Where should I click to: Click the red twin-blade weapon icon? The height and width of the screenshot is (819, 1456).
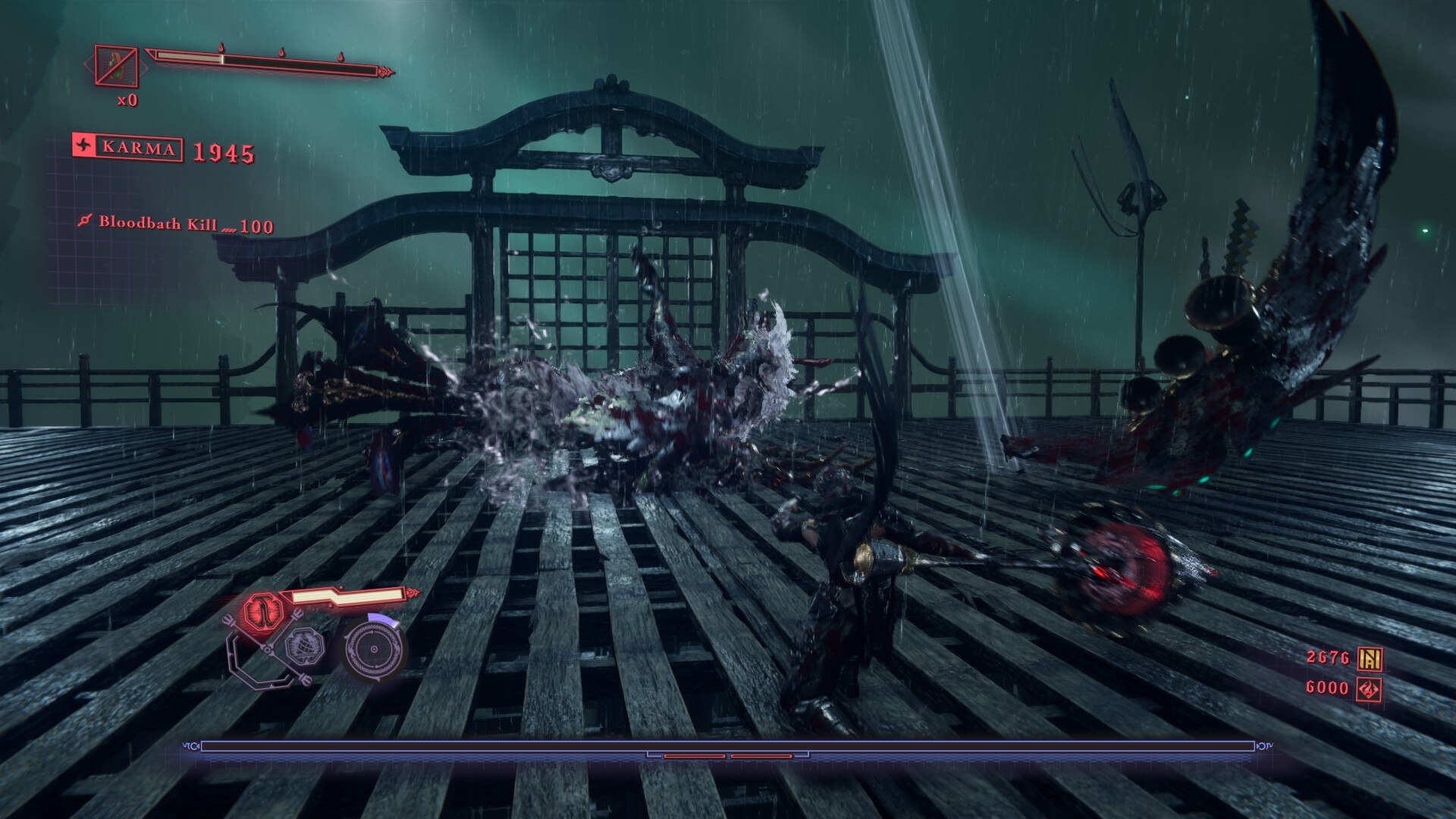point(262,610)
